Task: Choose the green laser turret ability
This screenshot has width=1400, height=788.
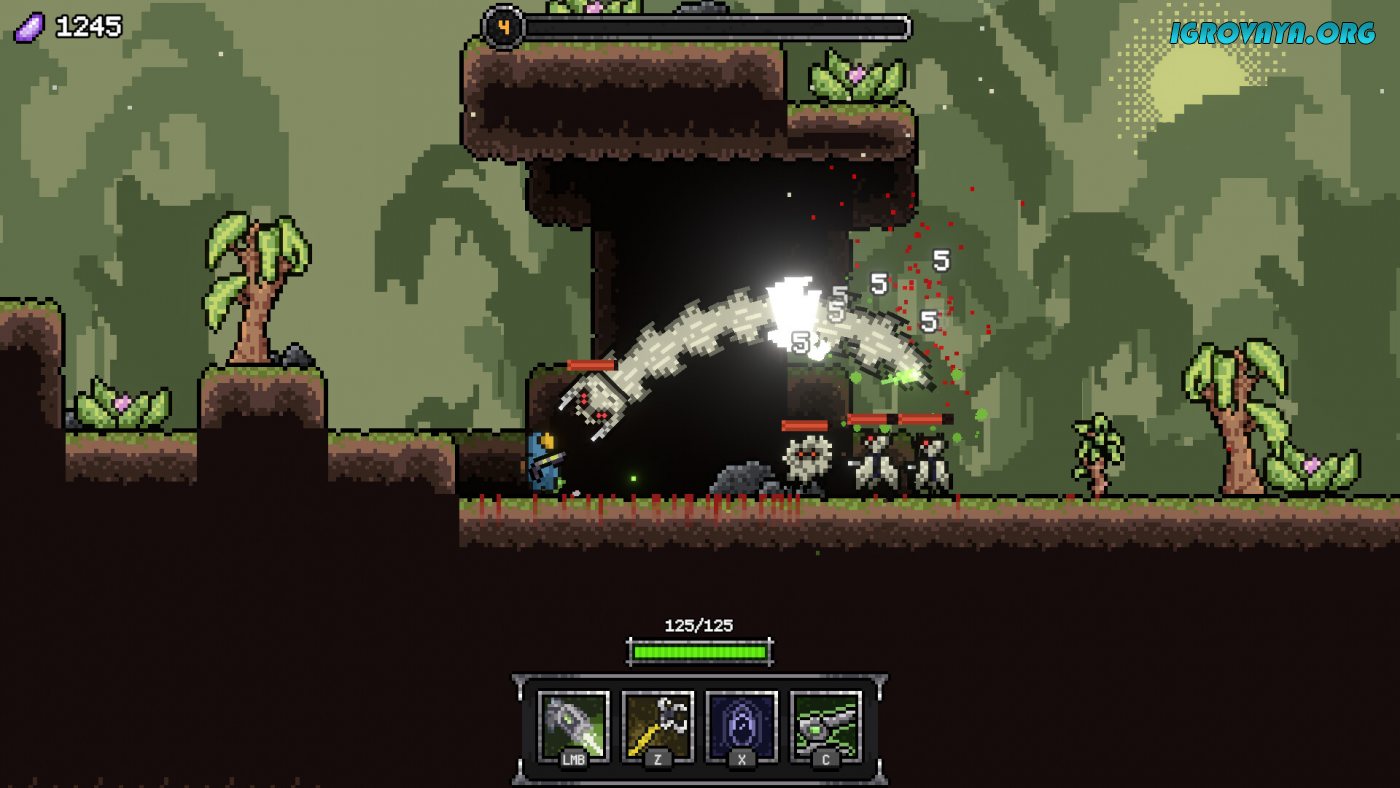Action: [826, 726]
